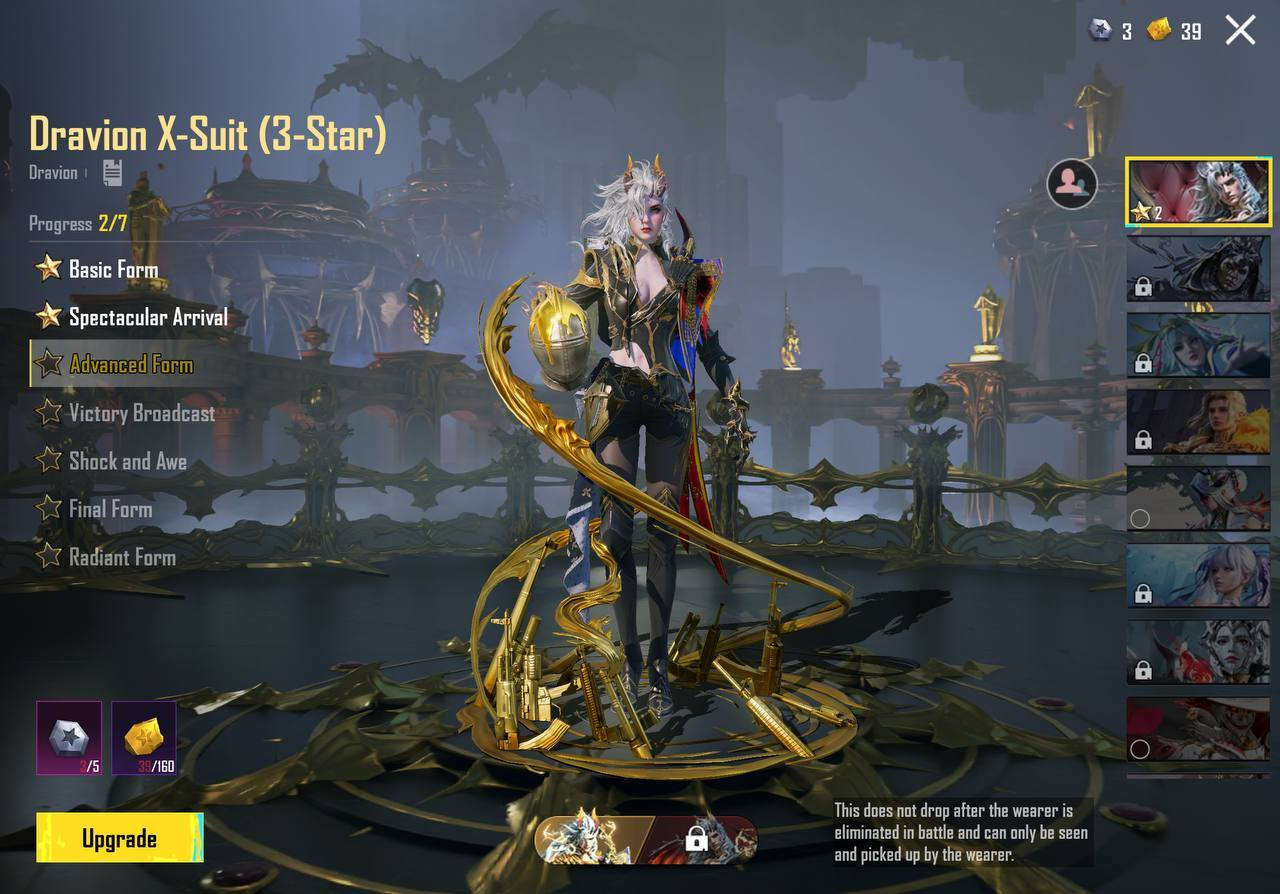Choose the teal-haired locked suit thumbnail

[x=1199, y=345]
